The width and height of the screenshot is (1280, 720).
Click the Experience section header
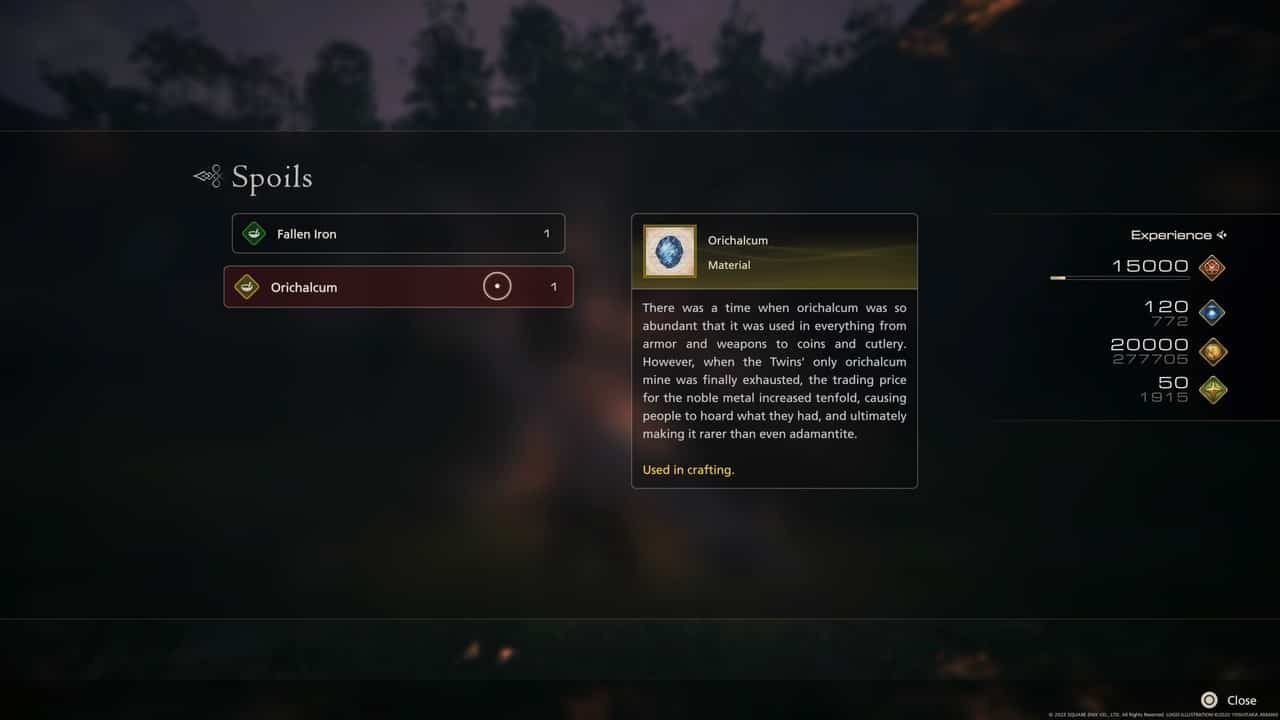1172,235
